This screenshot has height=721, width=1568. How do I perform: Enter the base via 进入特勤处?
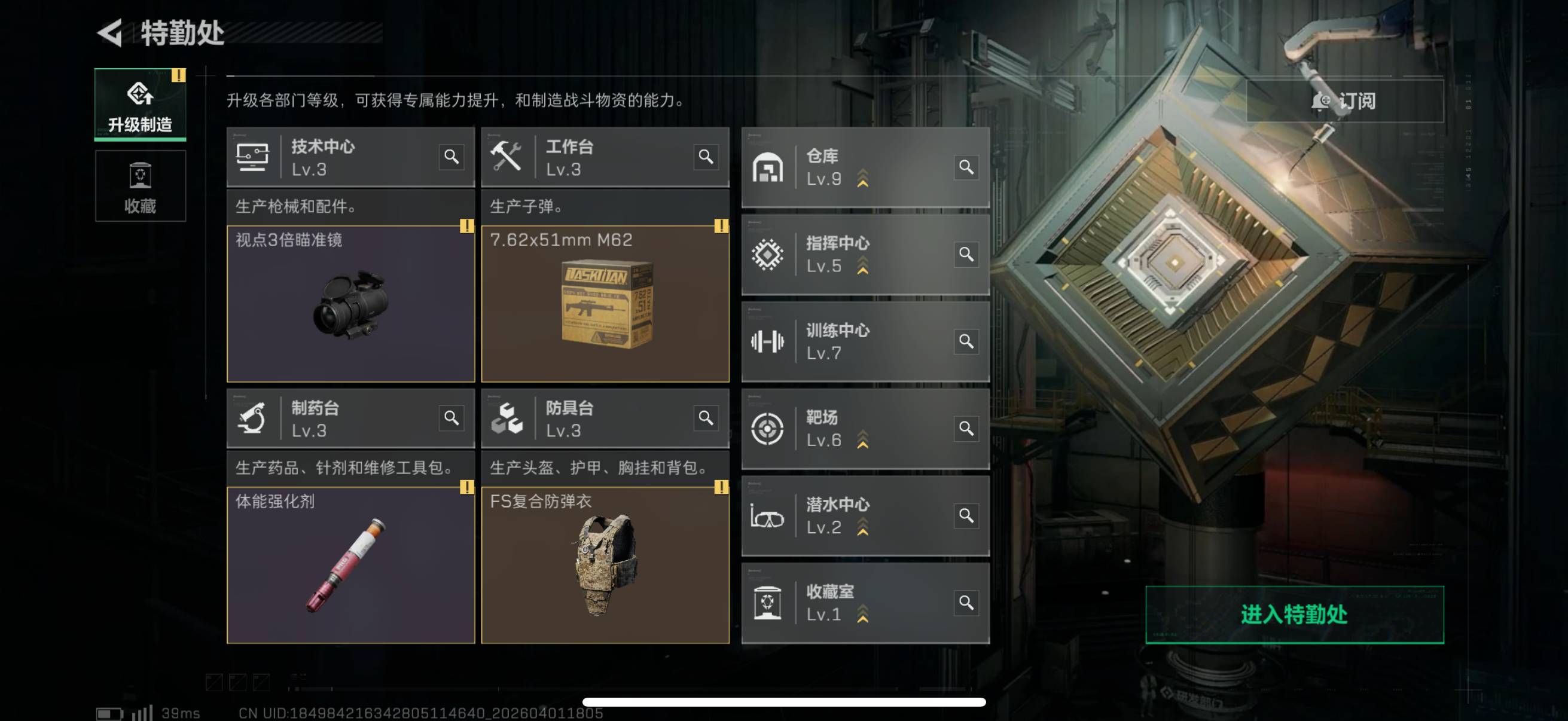[x=1294, y=614]
